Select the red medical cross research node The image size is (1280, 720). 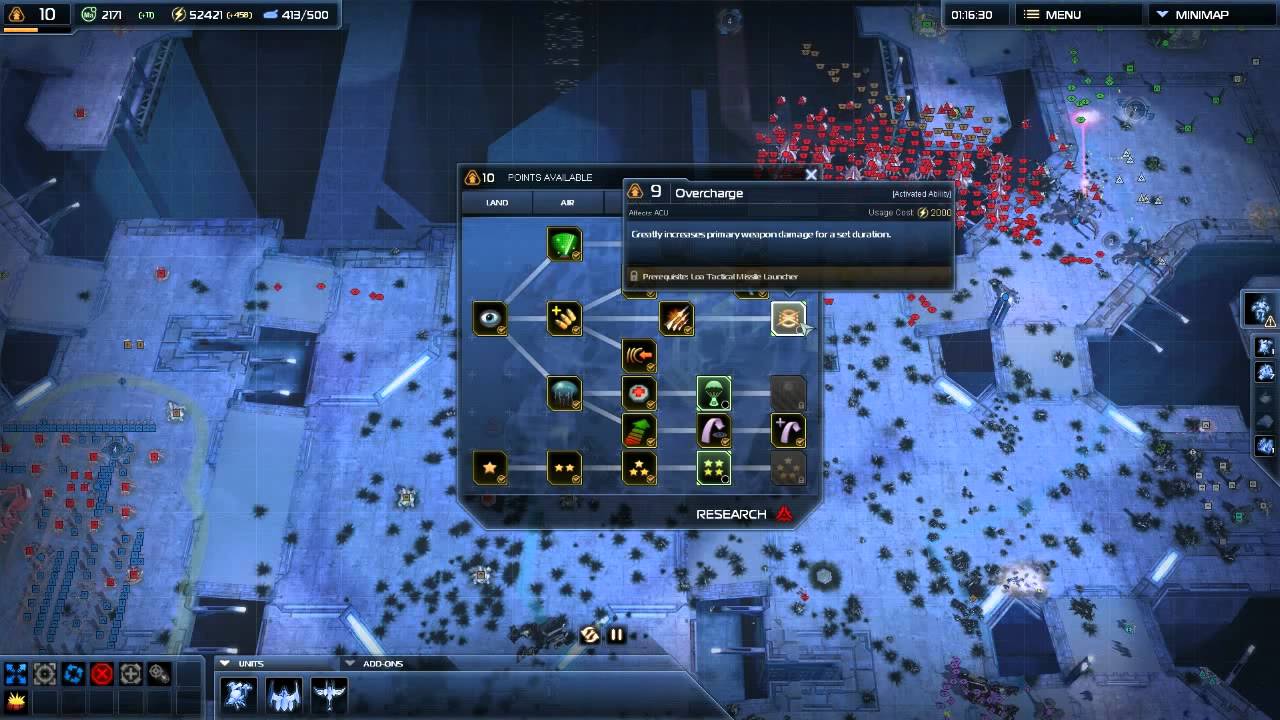[x=639, y=393]
